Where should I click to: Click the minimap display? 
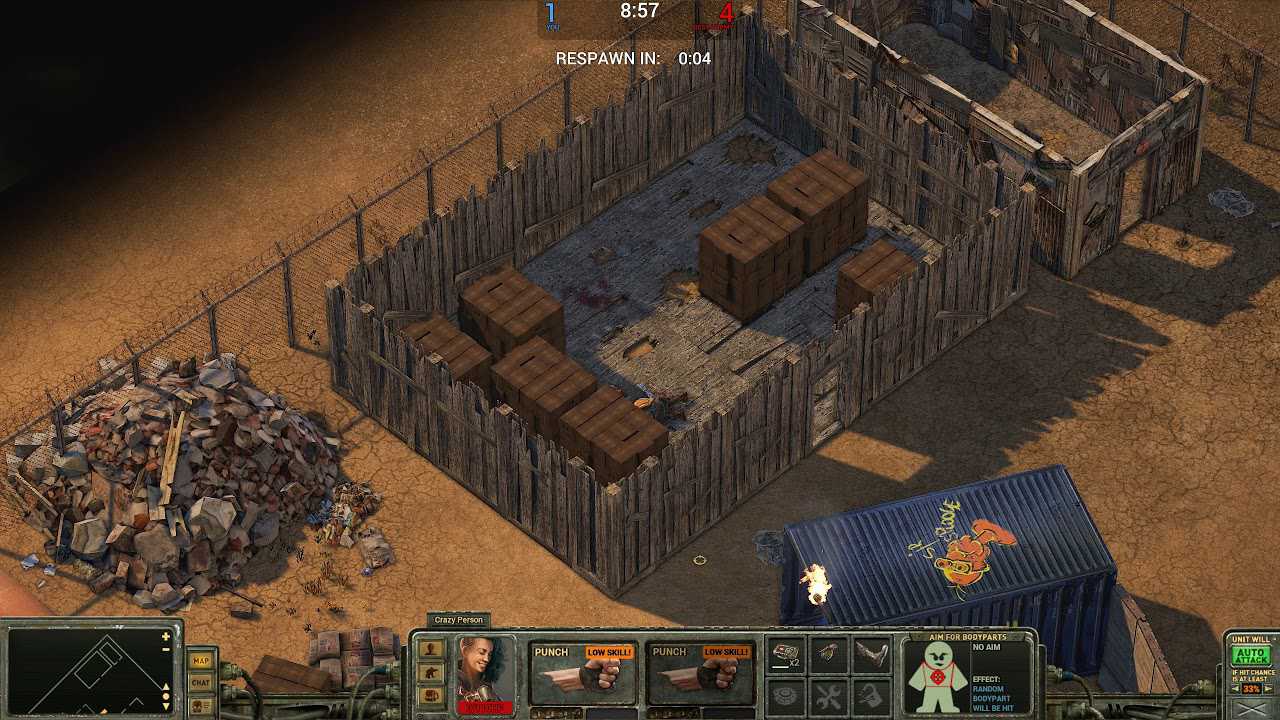[85, 672]
